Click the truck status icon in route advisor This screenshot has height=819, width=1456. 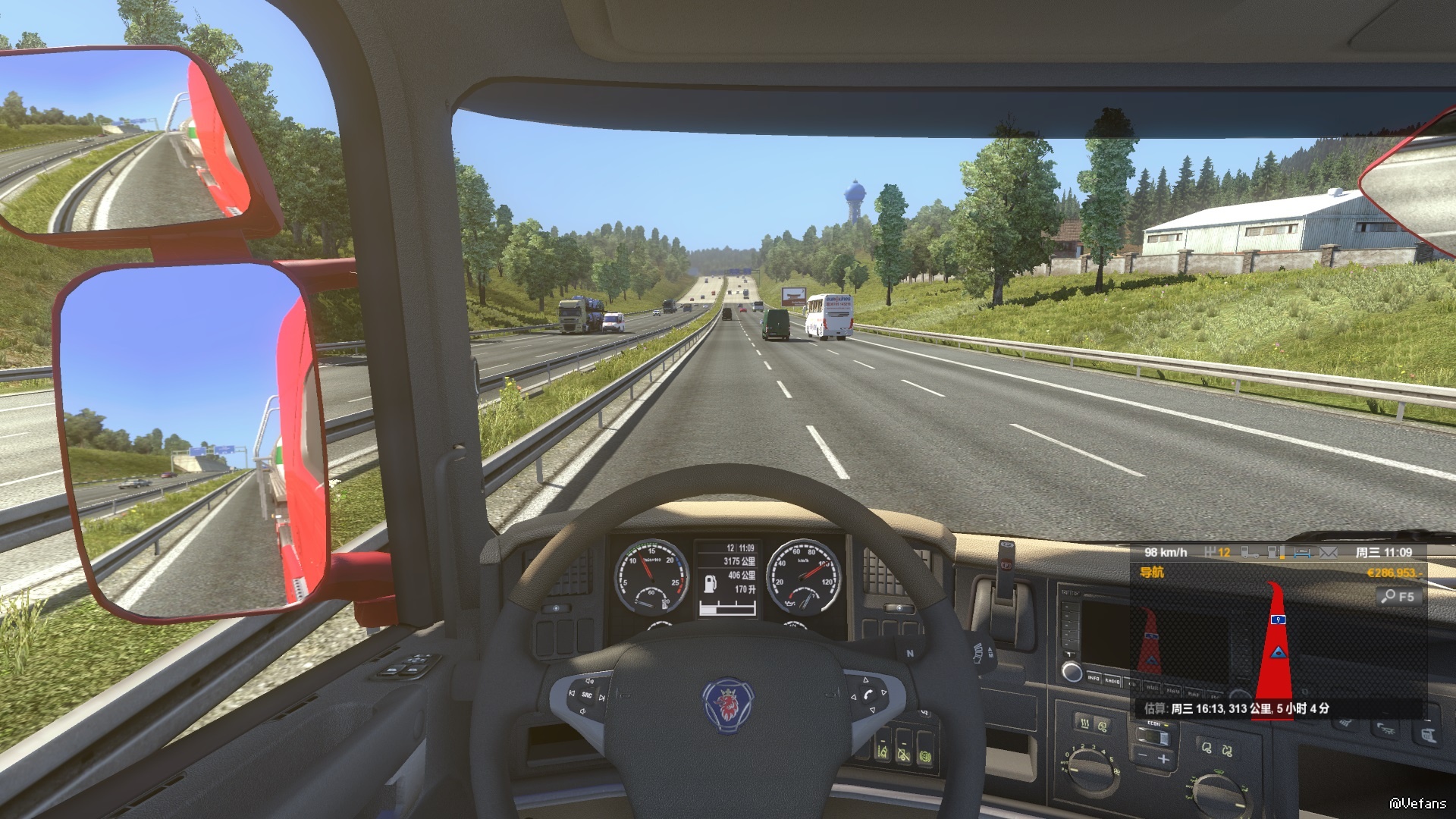coord(1250,553)
